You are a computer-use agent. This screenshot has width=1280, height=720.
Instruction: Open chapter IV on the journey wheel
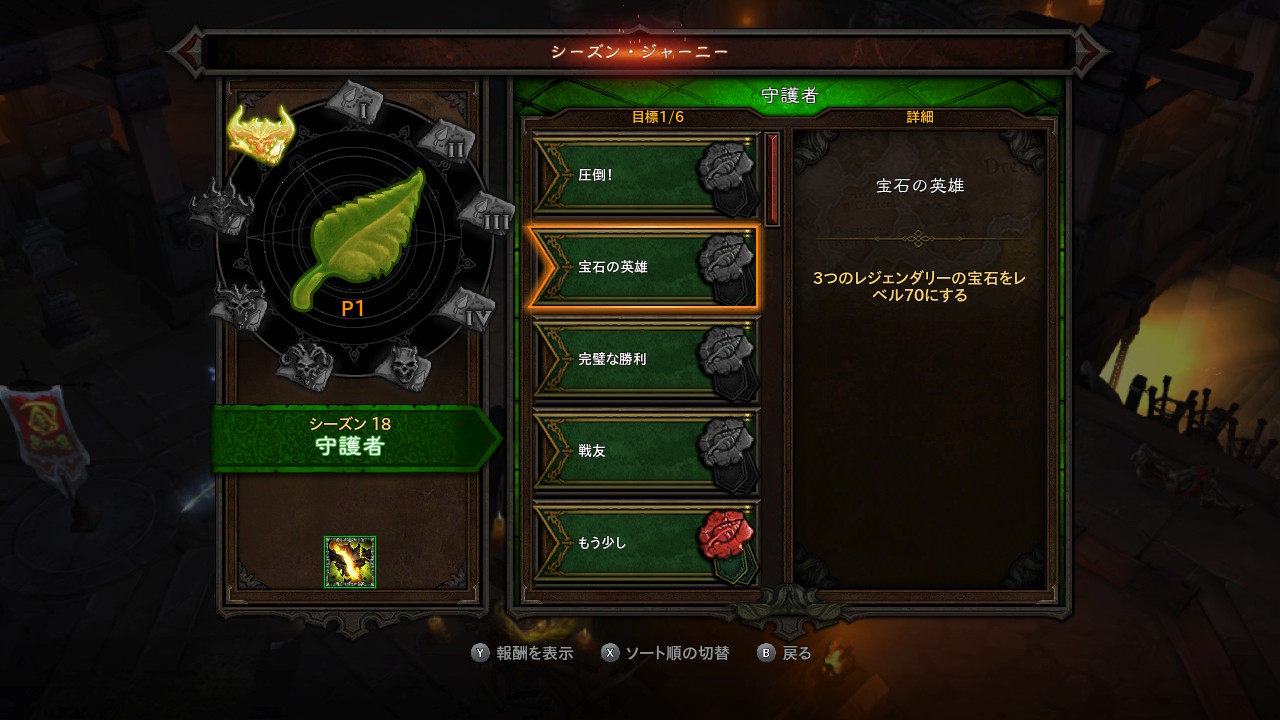click(x=466, y=308)
